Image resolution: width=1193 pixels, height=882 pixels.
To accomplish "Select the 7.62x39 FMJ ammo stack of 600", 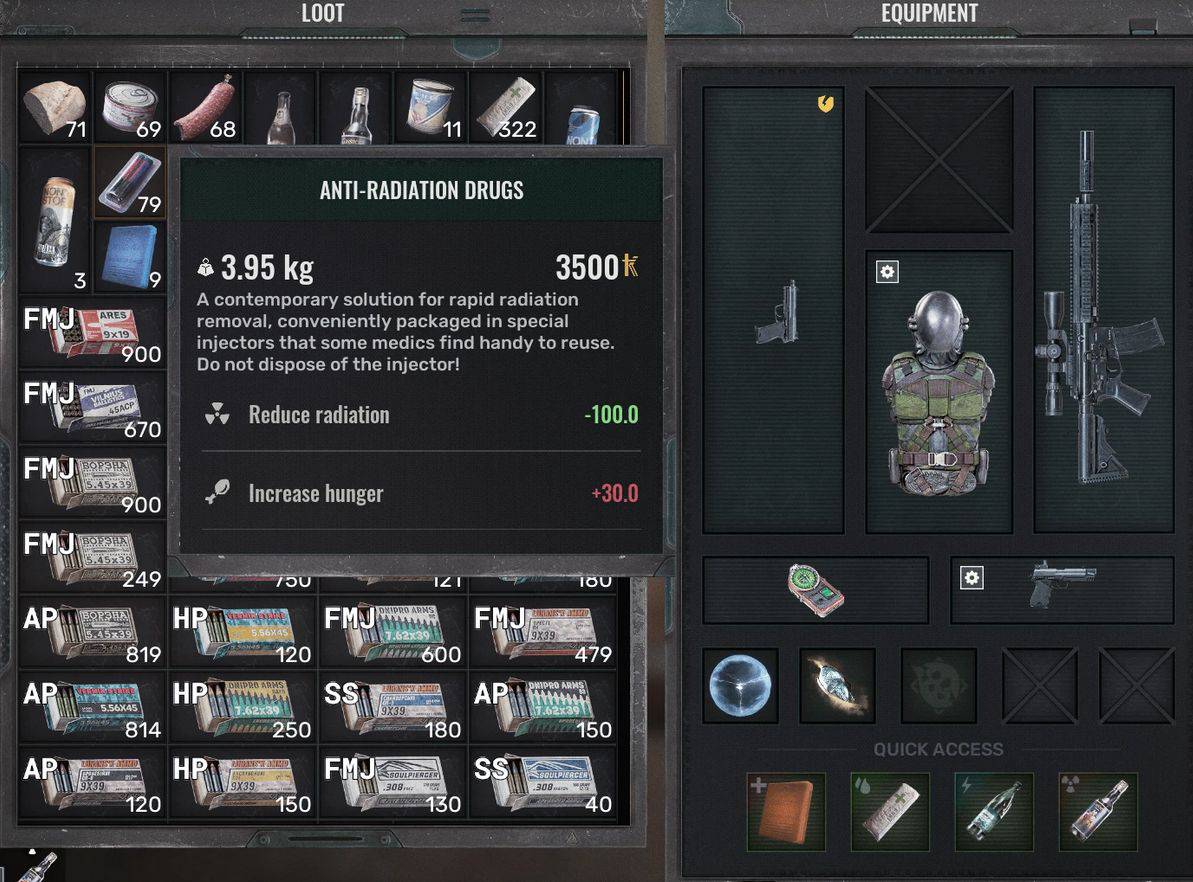I will point(394,632).
